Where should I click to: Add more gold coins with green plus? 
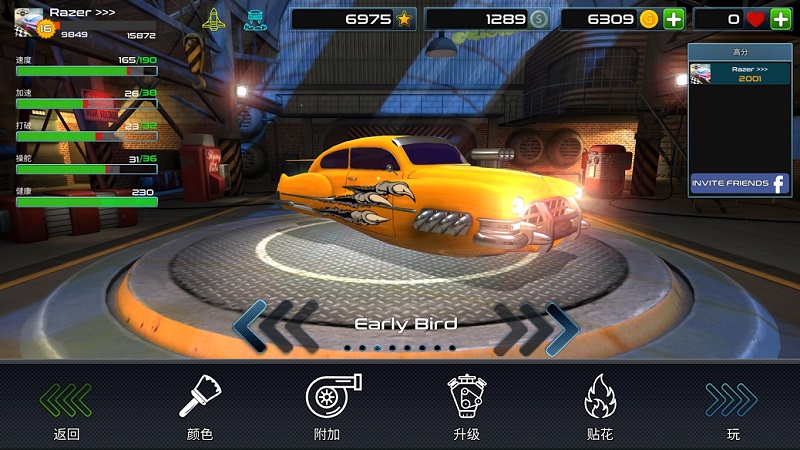(674, 19)
